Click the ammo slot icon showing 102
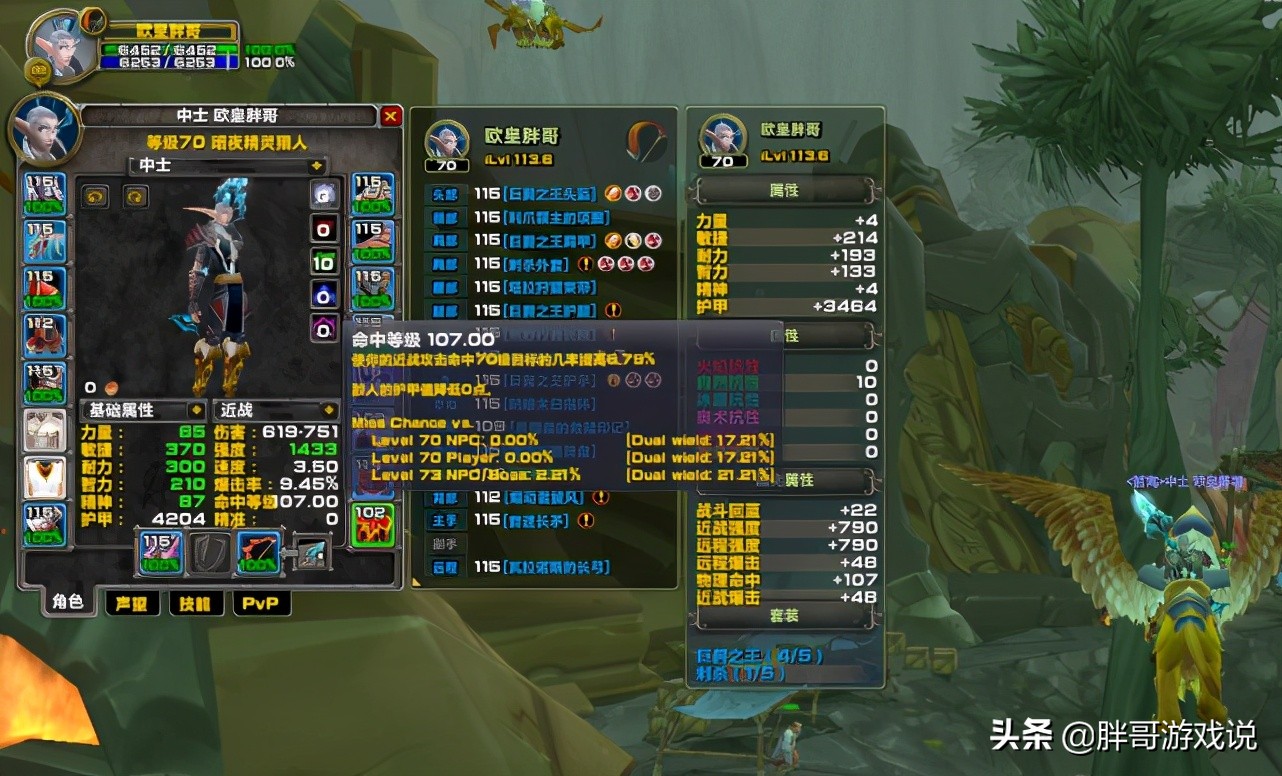 pos(375,522)
